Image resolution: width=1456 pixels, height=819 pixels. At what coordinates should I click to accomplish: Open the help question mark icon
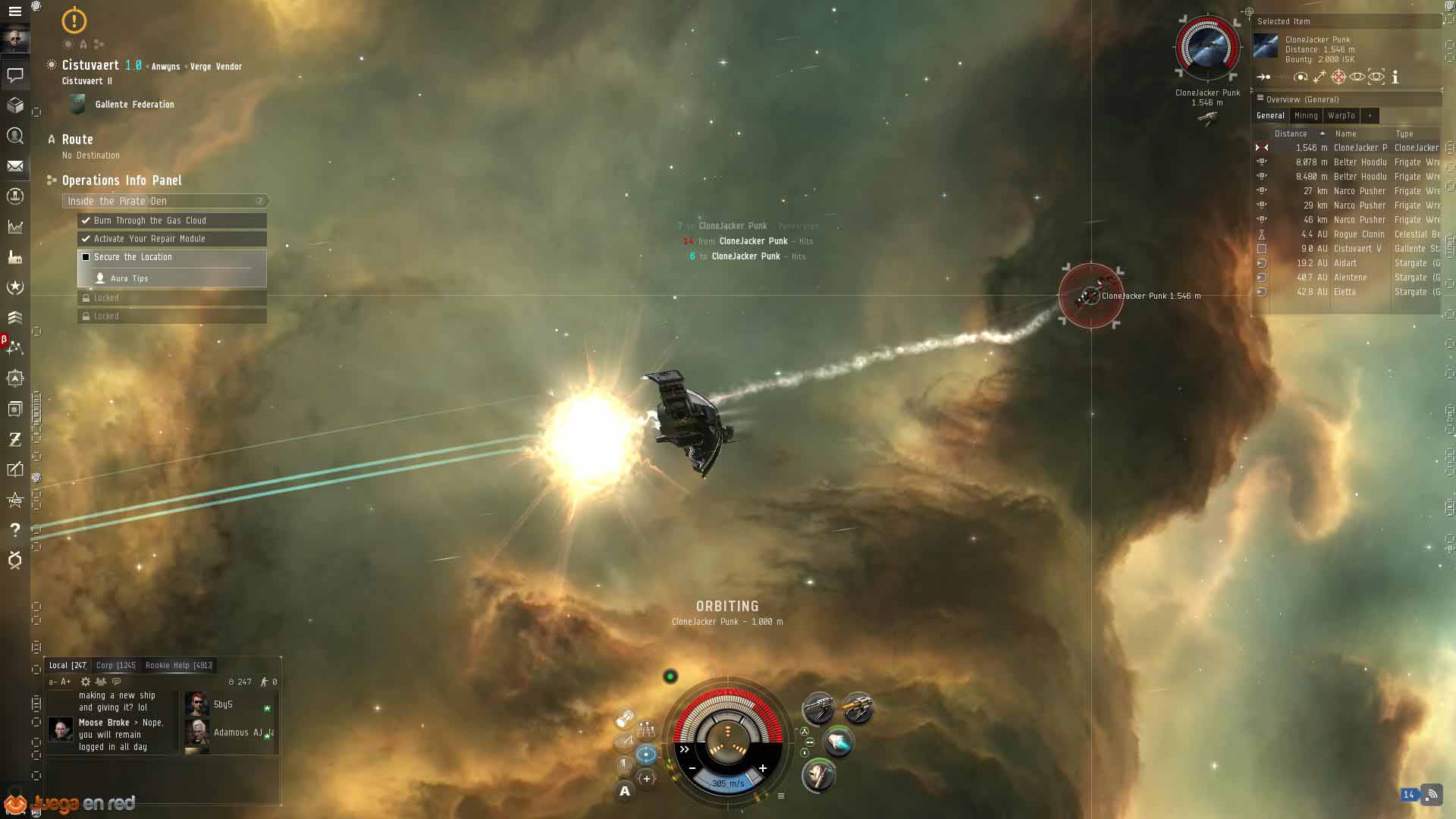(x=14, y=529)
